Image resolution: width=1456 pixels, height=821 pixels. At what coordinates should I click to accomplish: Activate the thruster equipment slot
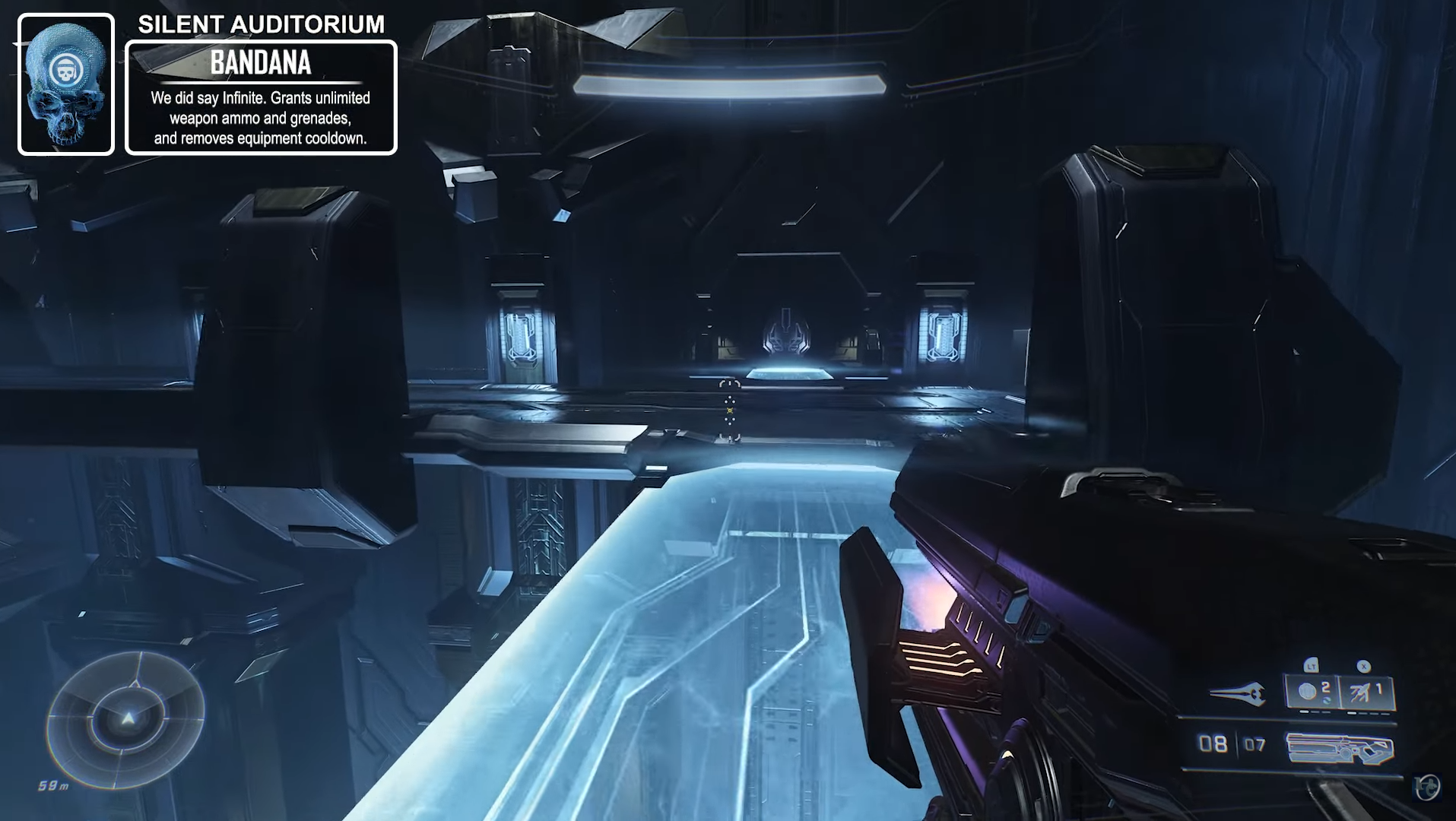(x=1366, y=692)
